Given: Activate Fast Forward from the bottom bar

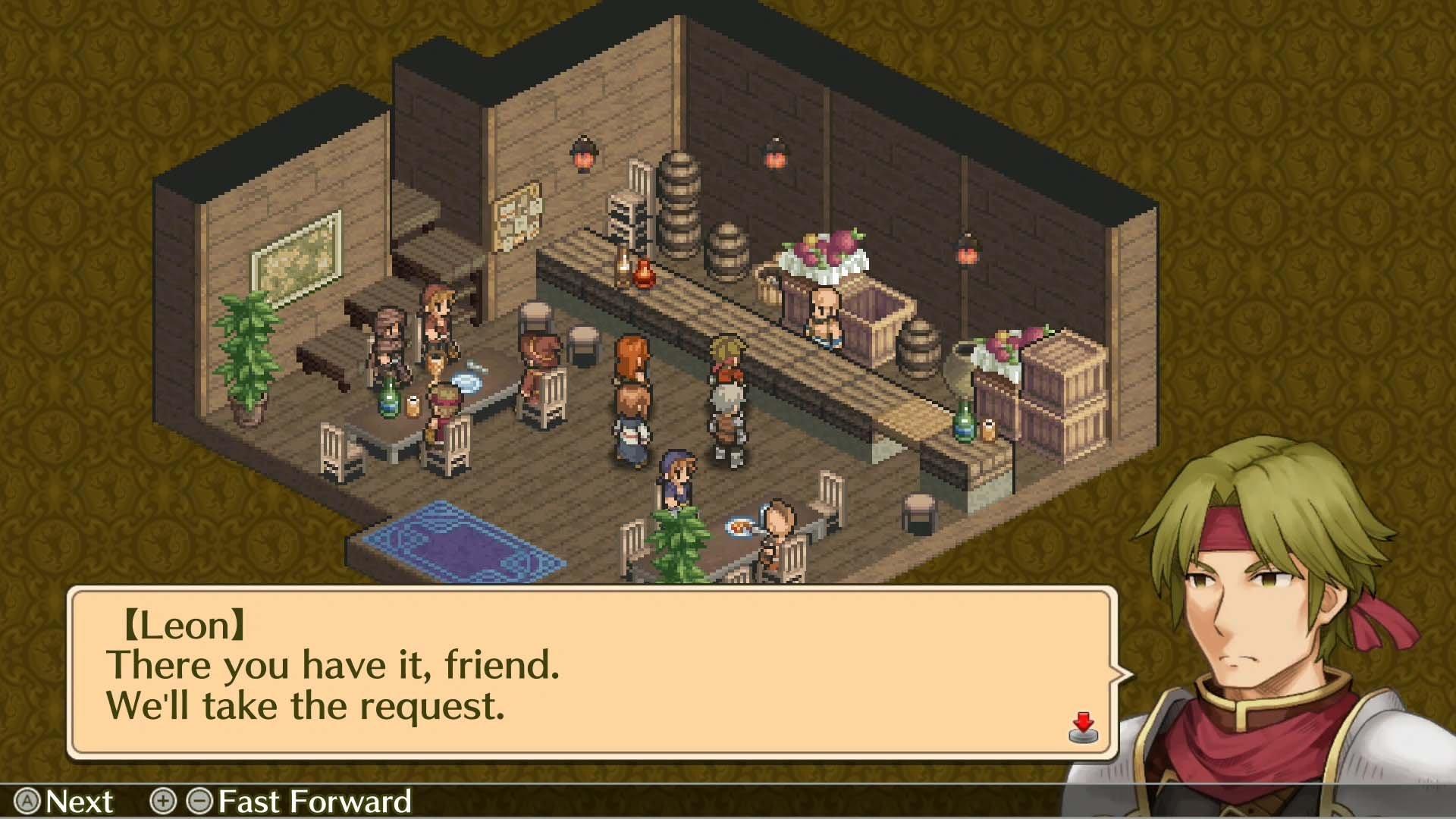Looking at the screenshot, I should tap(311, 800).
